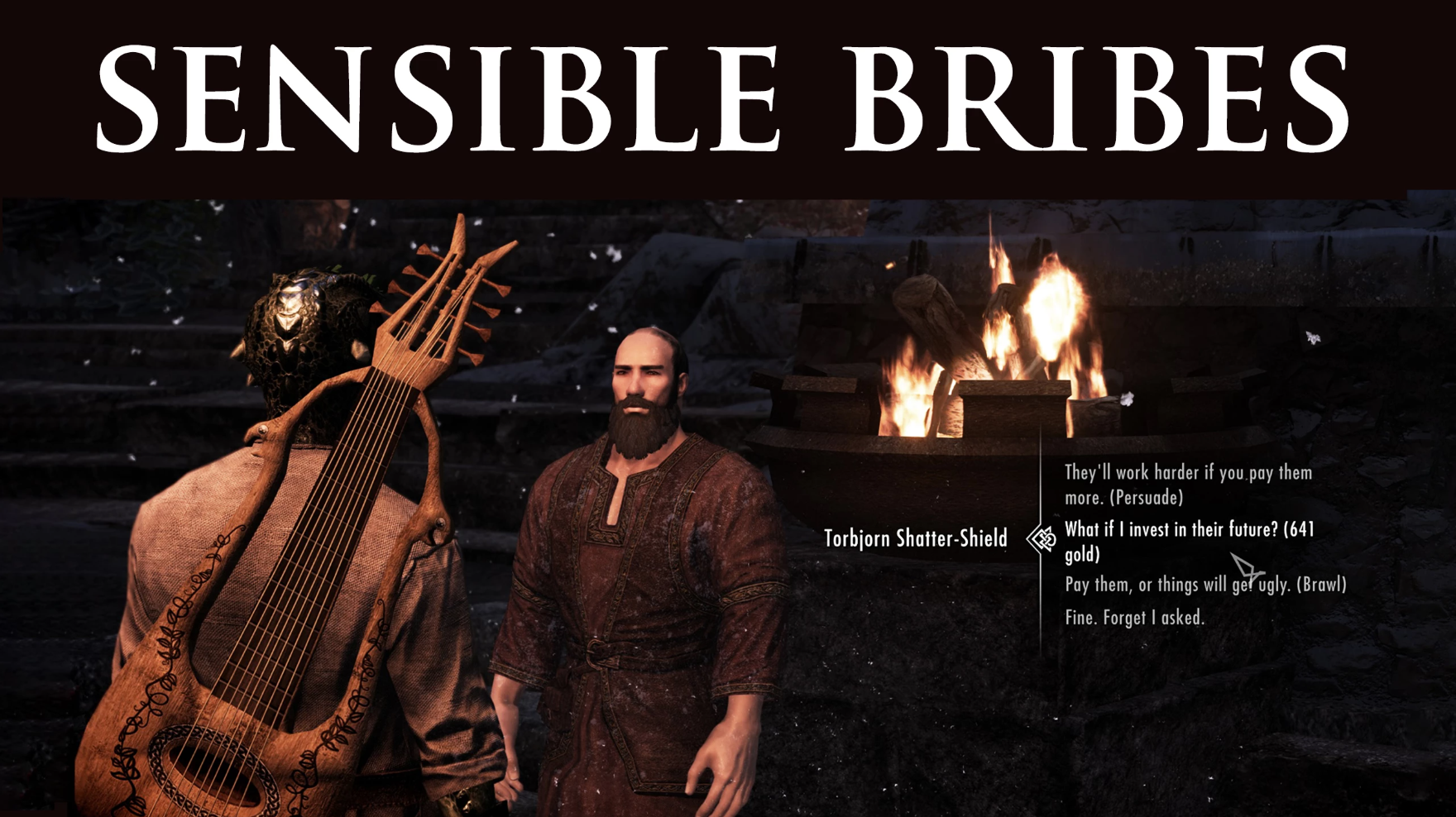Click the ornate diamond dialogue marker glyph
1456x817 pixels.
point(1042,537)
